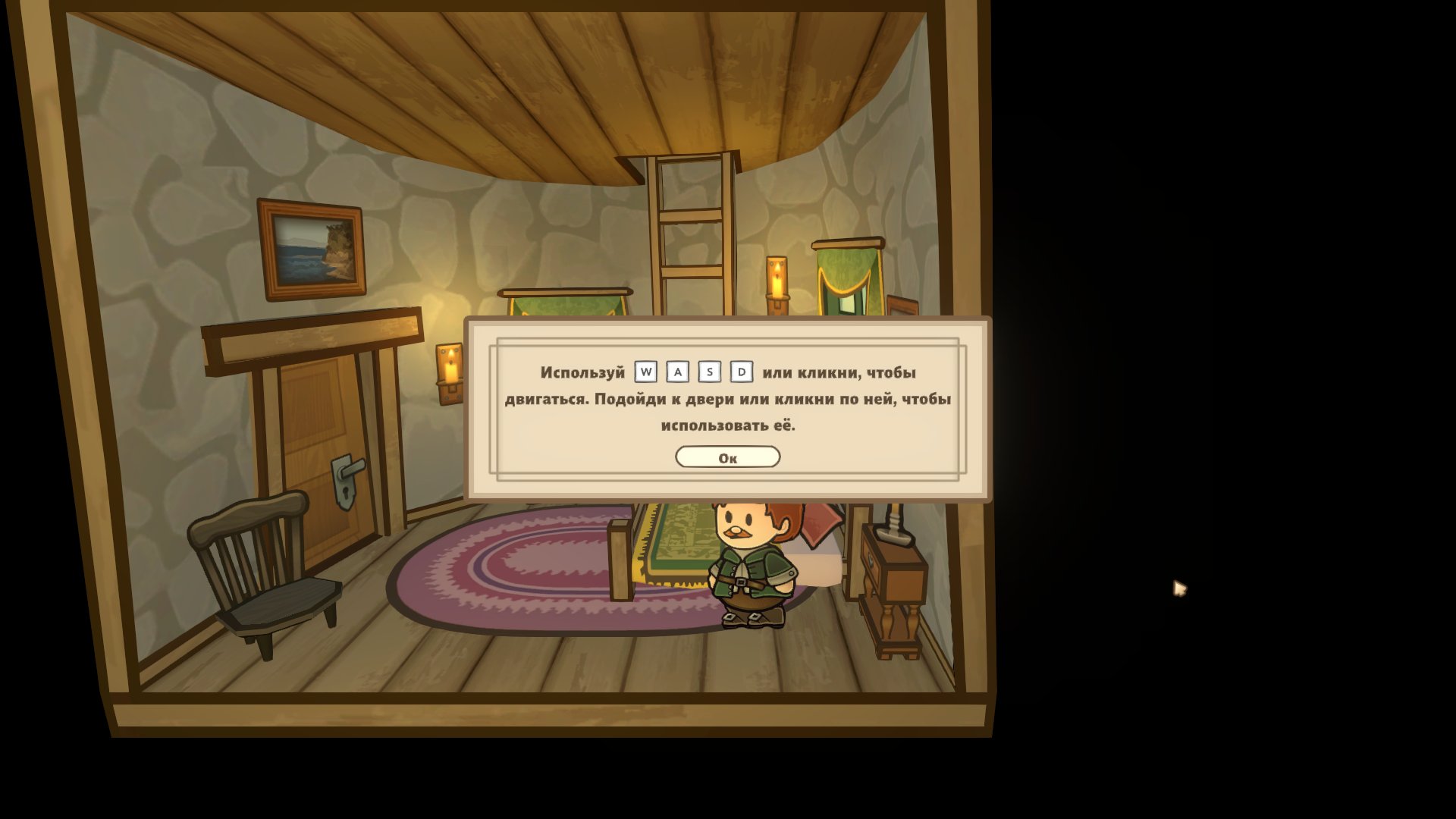Confirm the tutorial dialog with Ок
The height and width of the screenshot is (819, 1456).
point(727,457)
